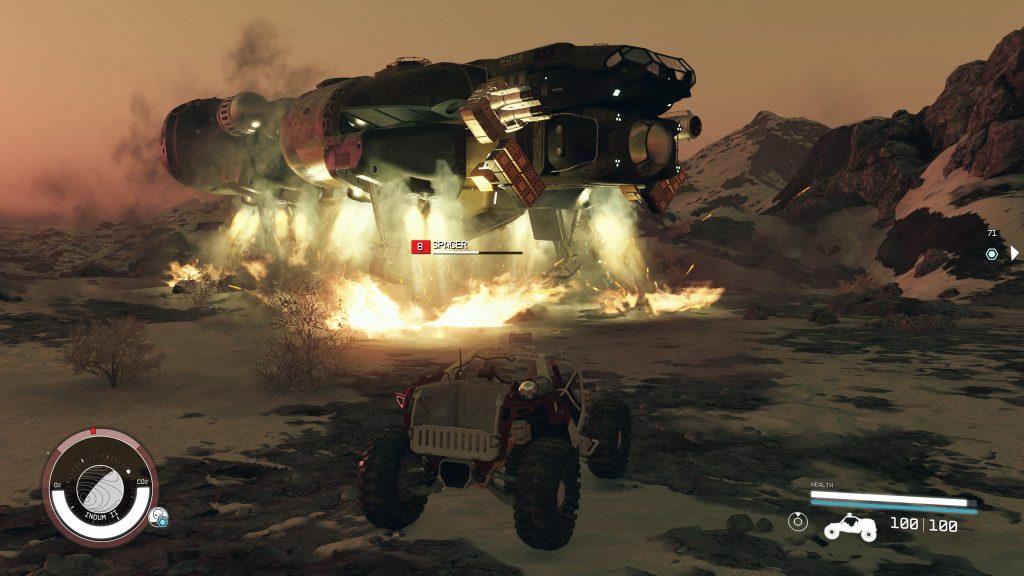Open the Indum II surface map compass
This screenshot has height=576, width=1024.
click(100, 489)
